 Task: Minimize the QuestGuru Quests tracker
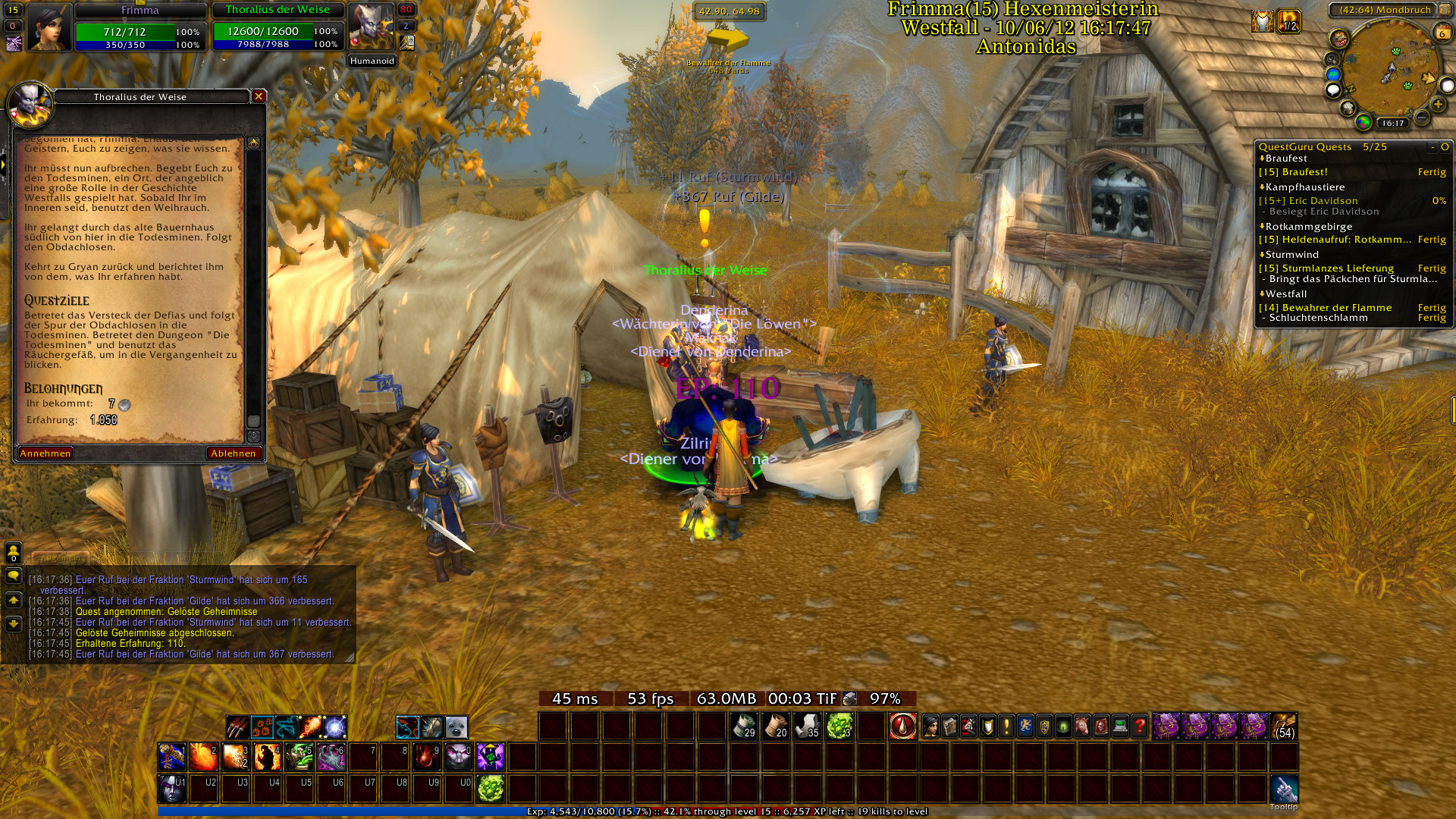click(1432, 147)
